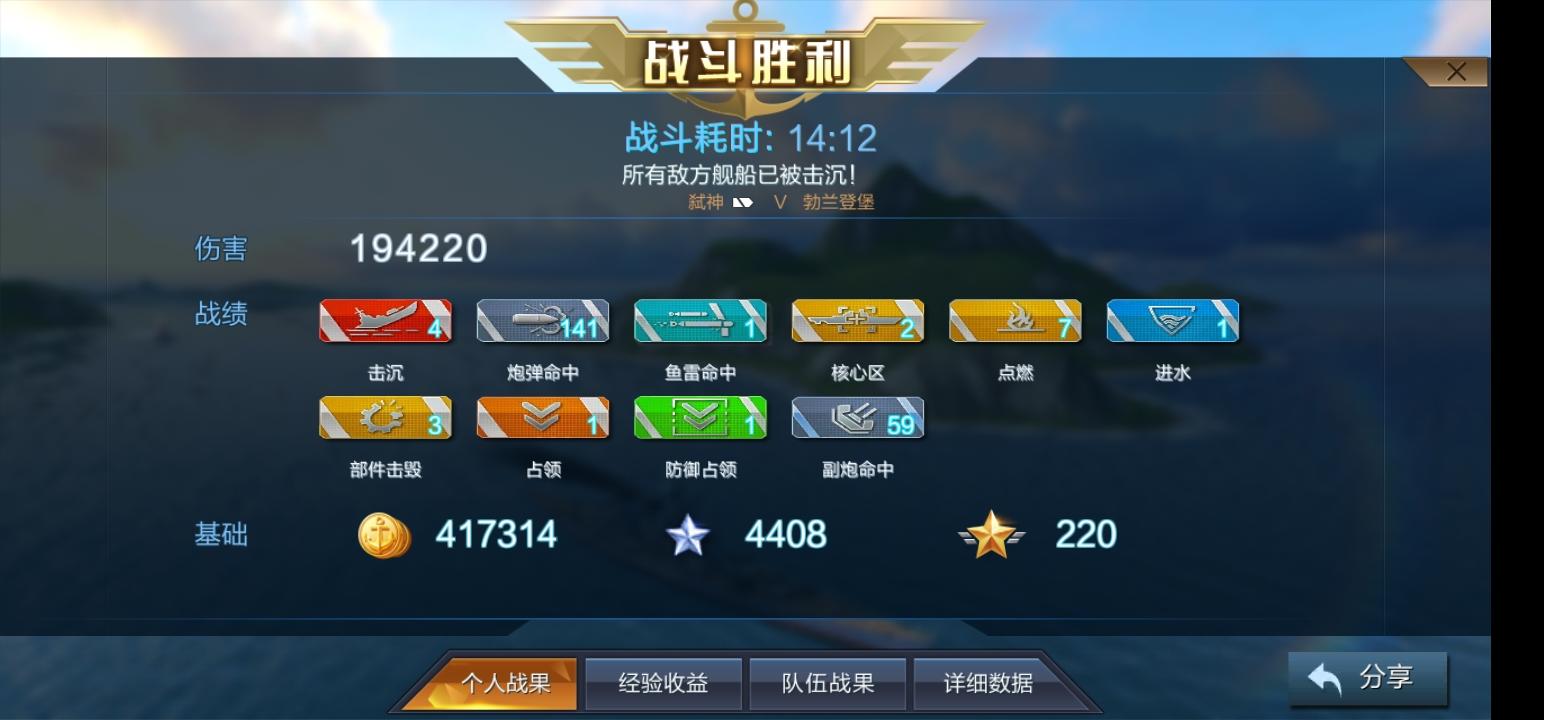Select the 占领 capture badge icon

click(x=543, y=418)
